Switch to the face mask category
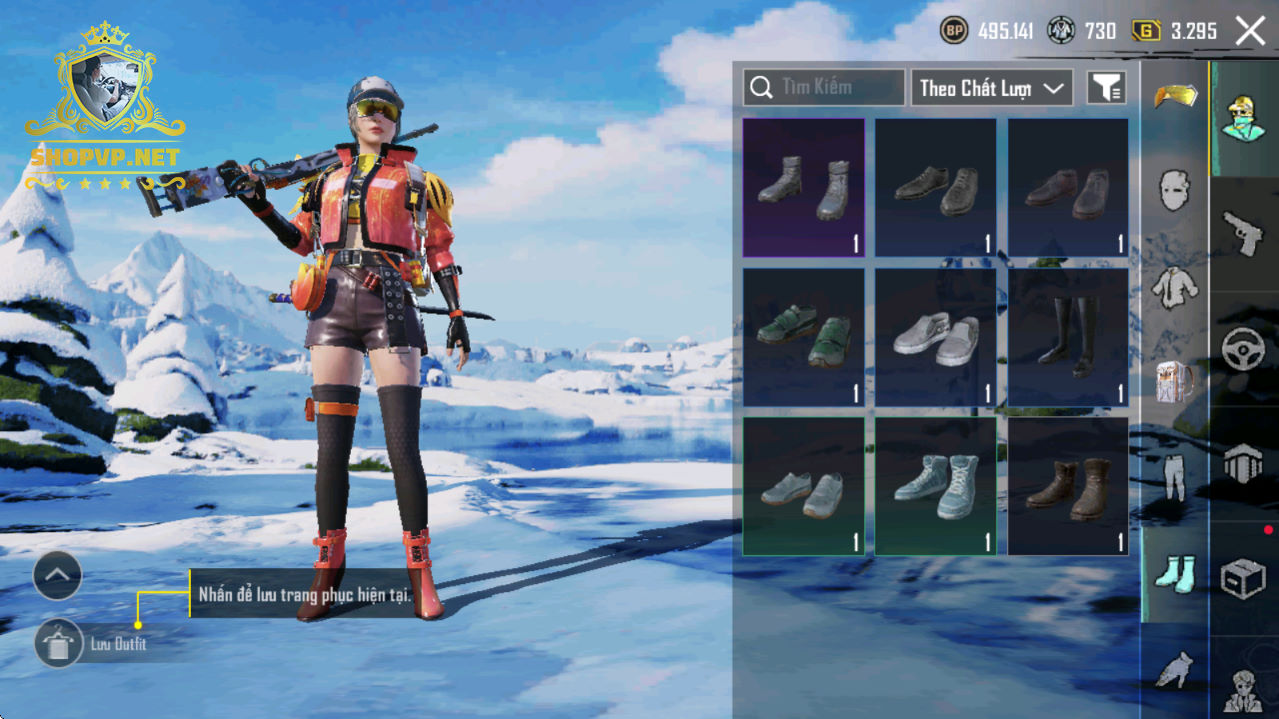 click(x=1174, y=190)
